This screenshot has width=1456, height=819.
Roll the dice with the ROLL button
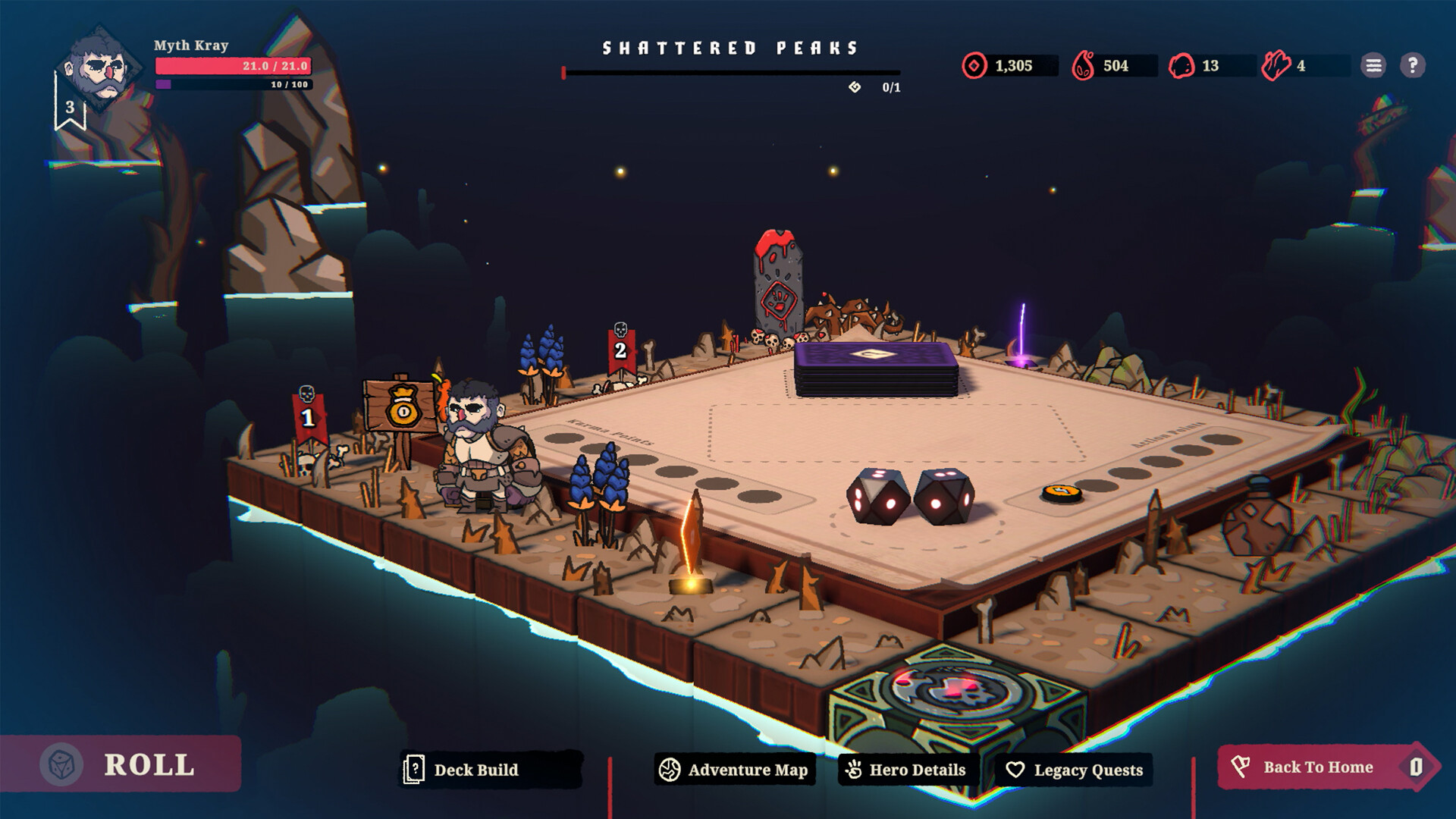(x=121, y=764)
